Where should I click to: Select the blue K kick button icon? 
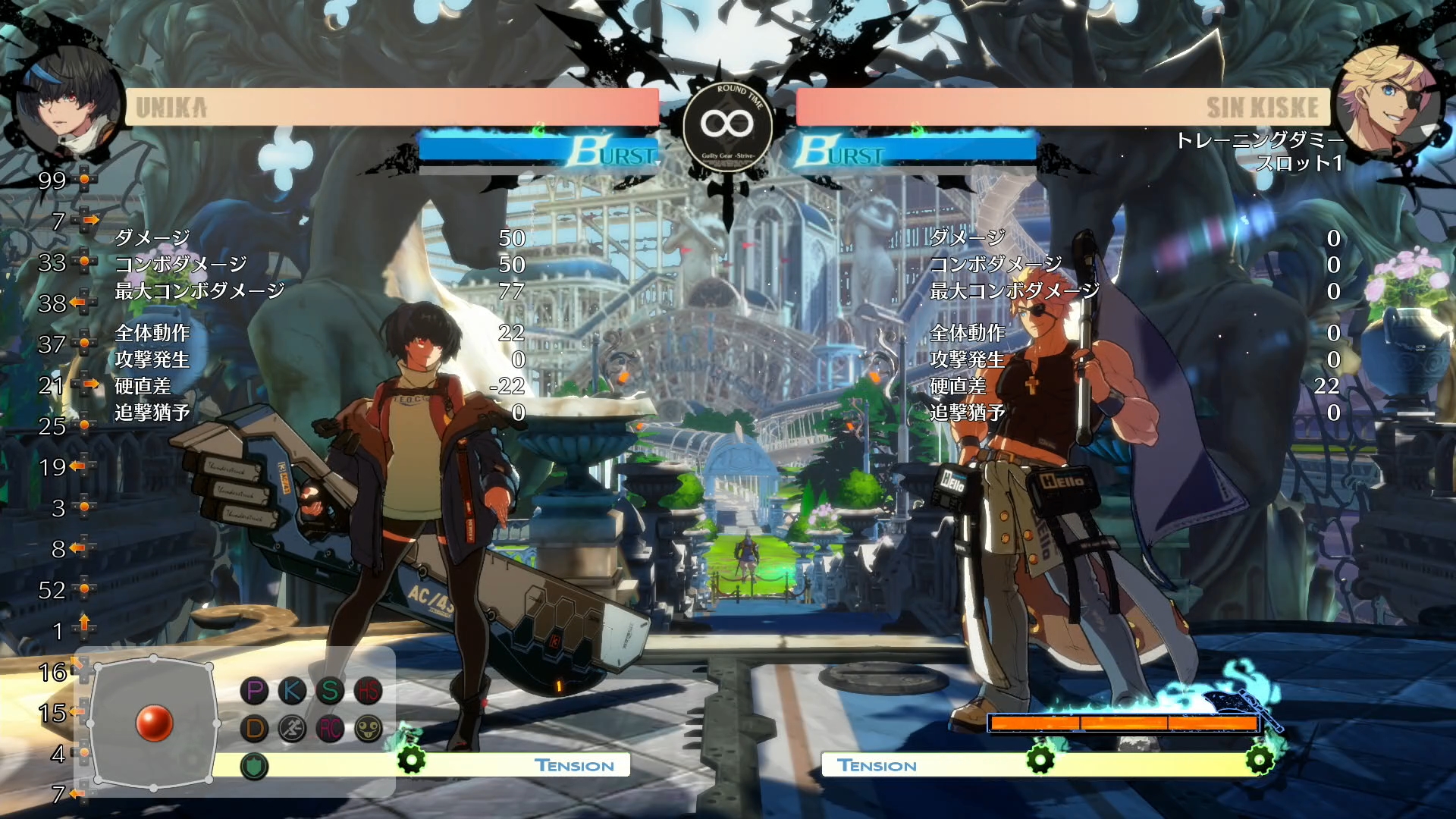[x=292, y=690]
